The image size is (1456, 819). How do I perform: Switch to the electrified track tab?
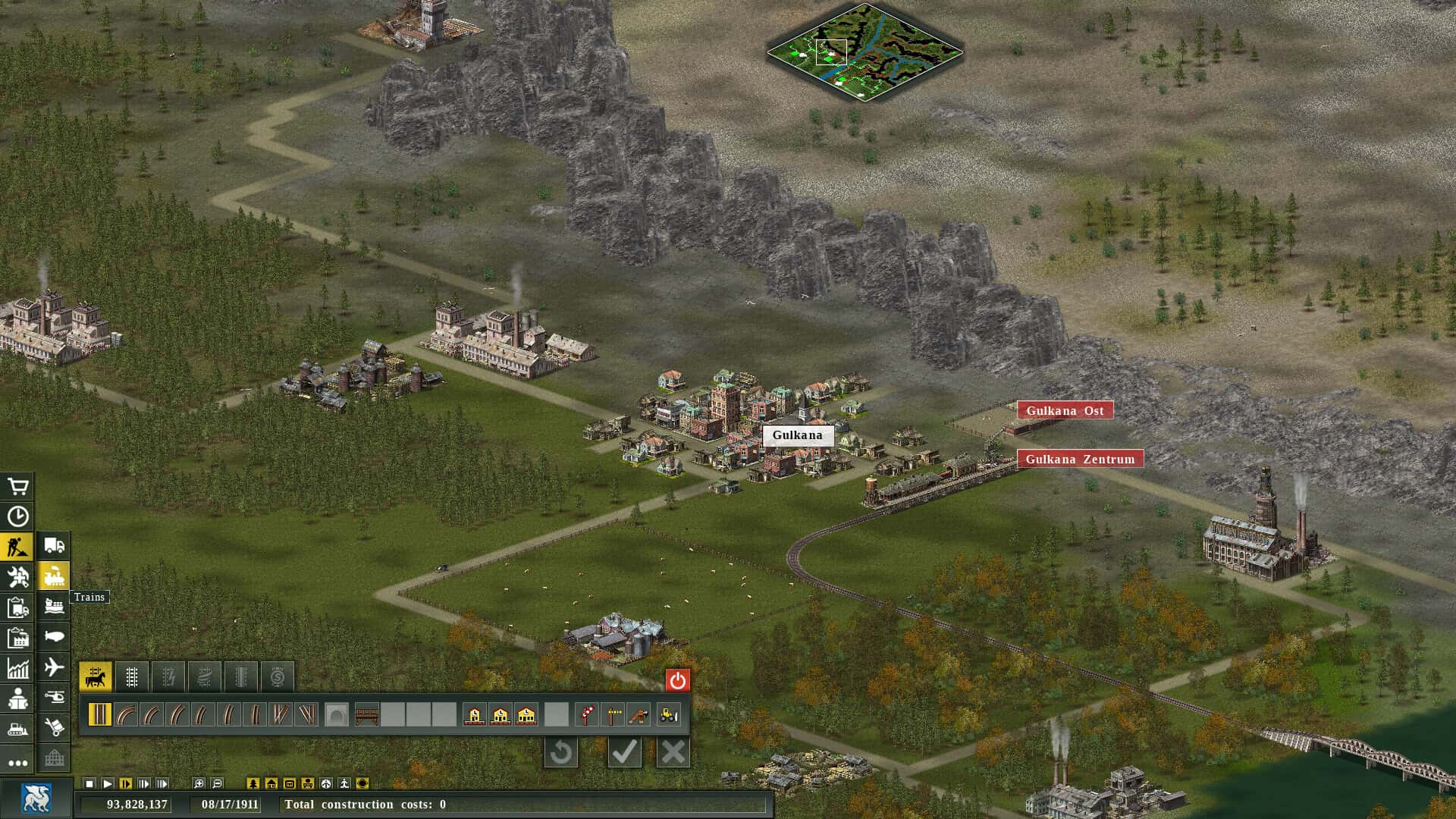pyautogui.click(x=169, y=676)
